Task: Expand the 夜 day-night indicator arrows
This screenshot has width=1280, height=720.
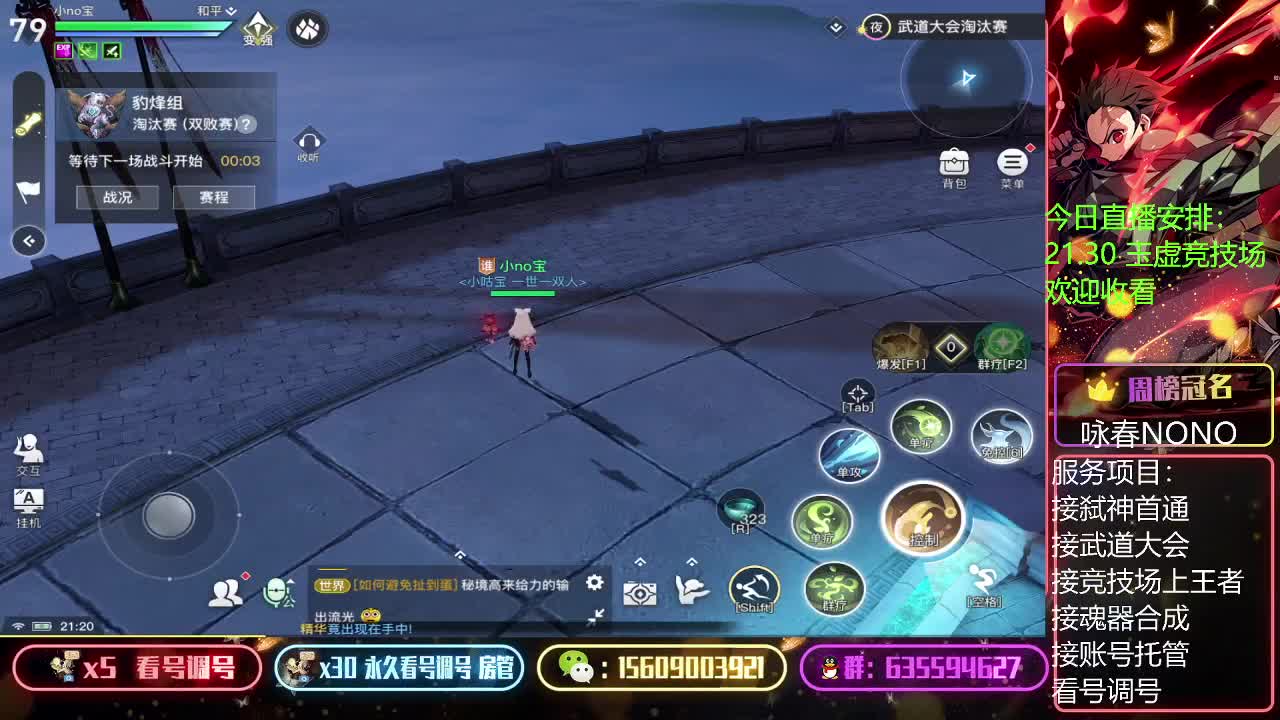Action: coord(834,29)
